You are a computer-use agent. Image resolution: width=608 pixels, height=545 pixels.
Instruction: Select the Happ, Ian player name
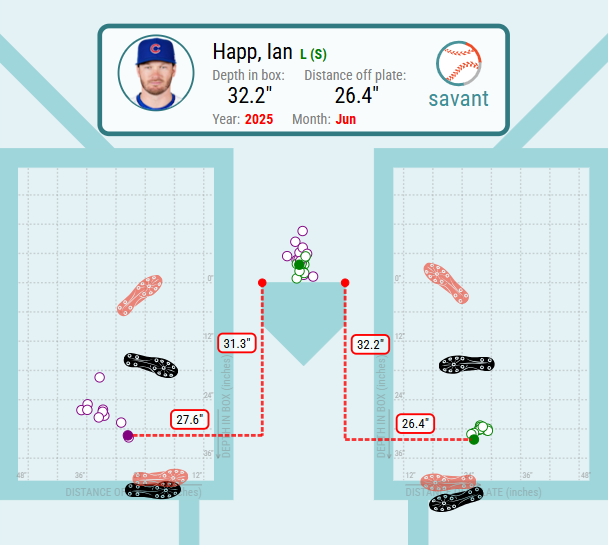tap(252, 51)
